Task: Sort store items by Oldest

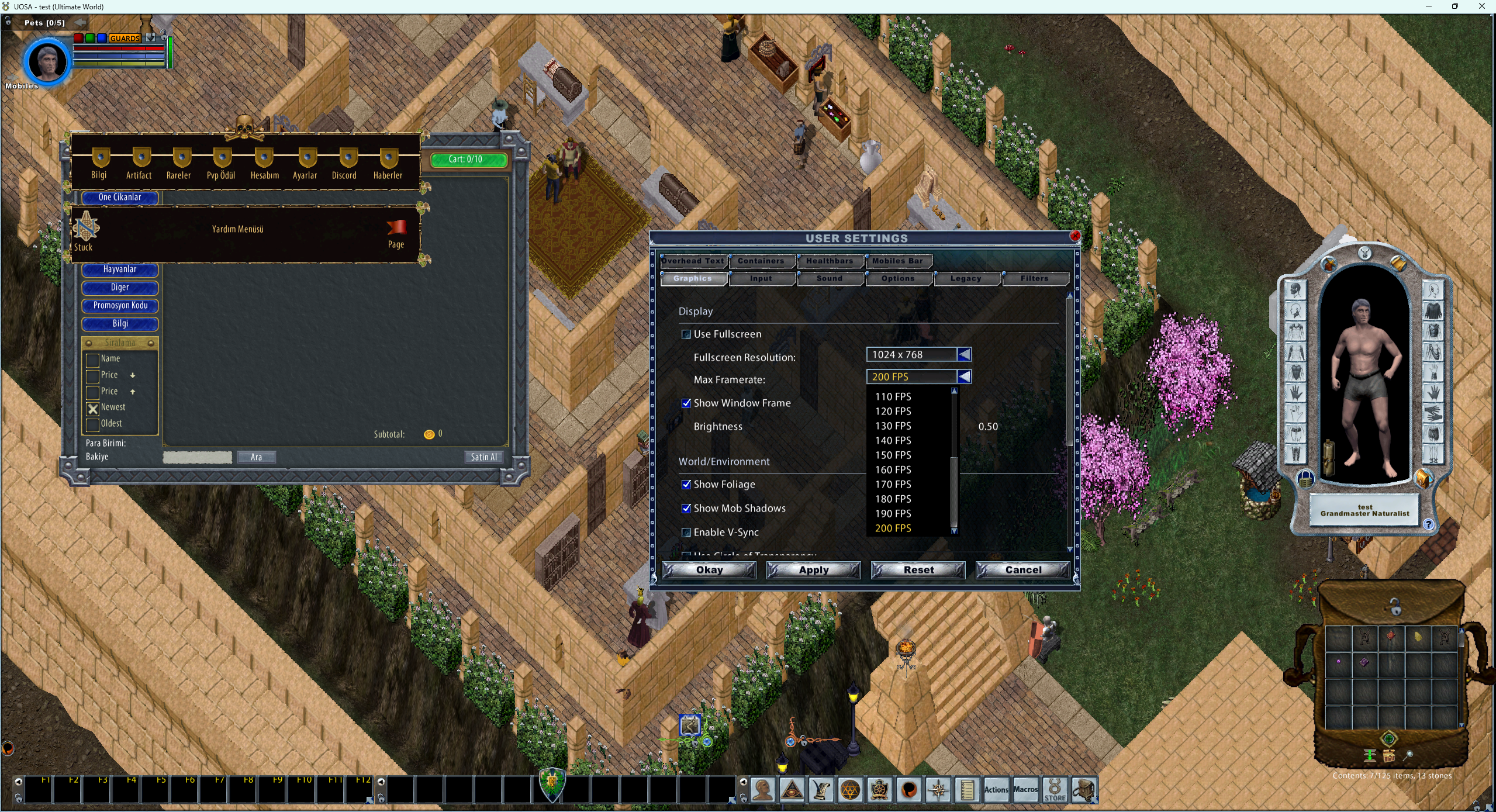Action: point(92,424)
